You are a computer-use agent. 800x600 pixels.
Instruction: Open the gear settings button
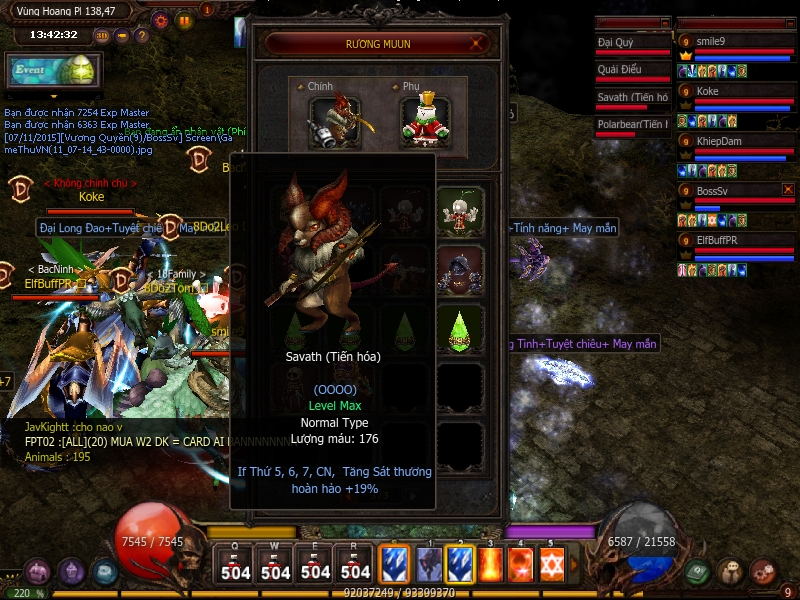pyautogui.click(x=161, y=19)
